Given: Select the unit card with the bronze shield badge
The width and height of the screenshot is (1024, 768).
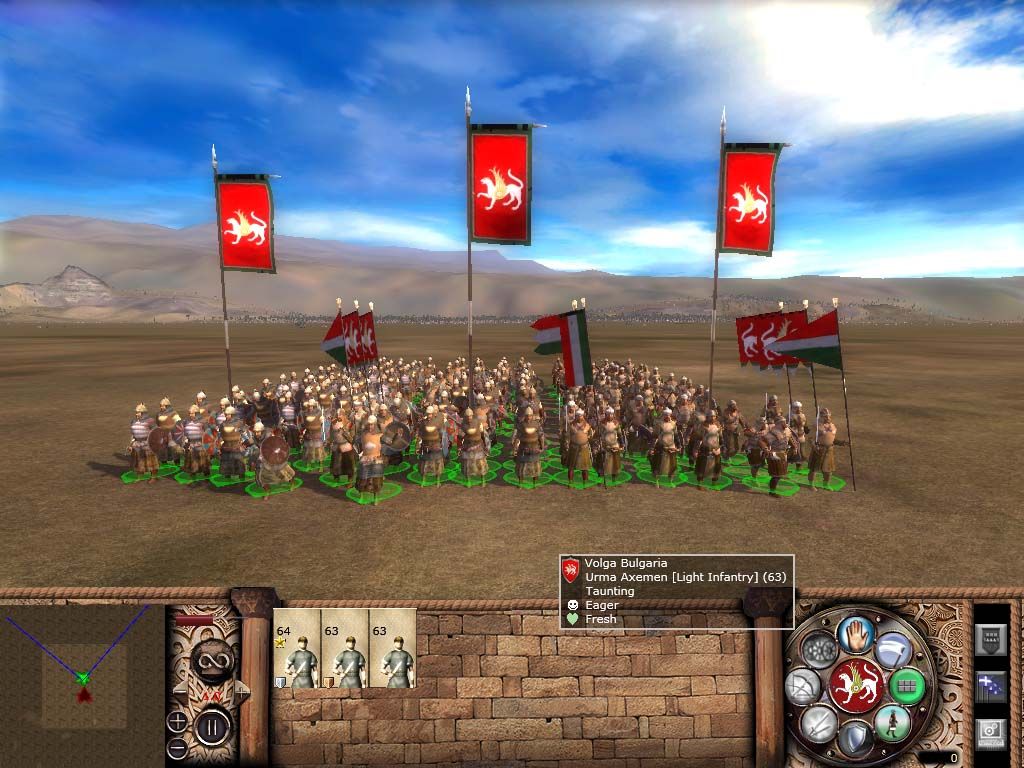Looking at the screenshot, I should [345, 650].
